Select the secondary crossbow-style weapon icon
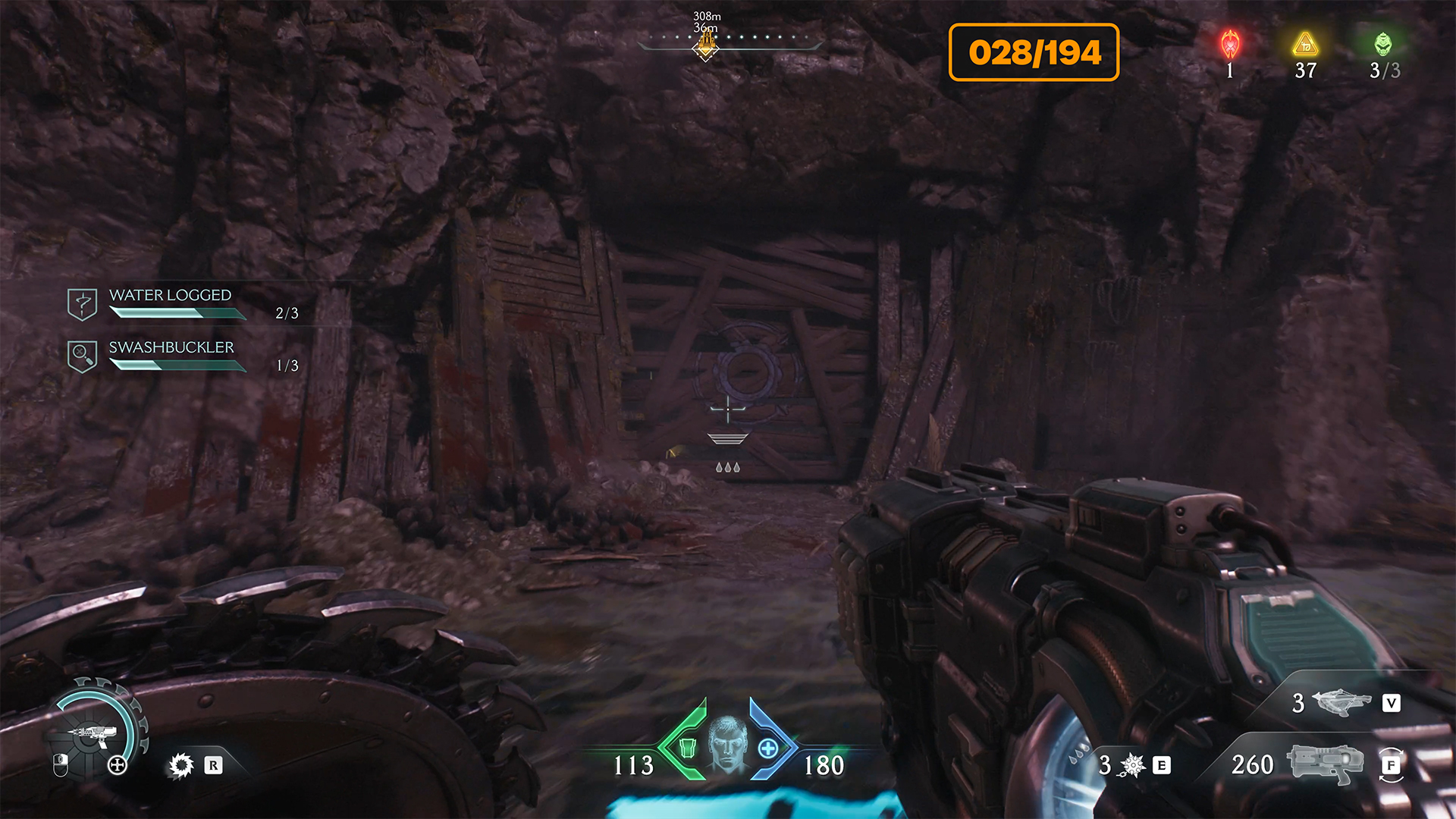This screenshot has width=1456, height=819. point(1342,703)
